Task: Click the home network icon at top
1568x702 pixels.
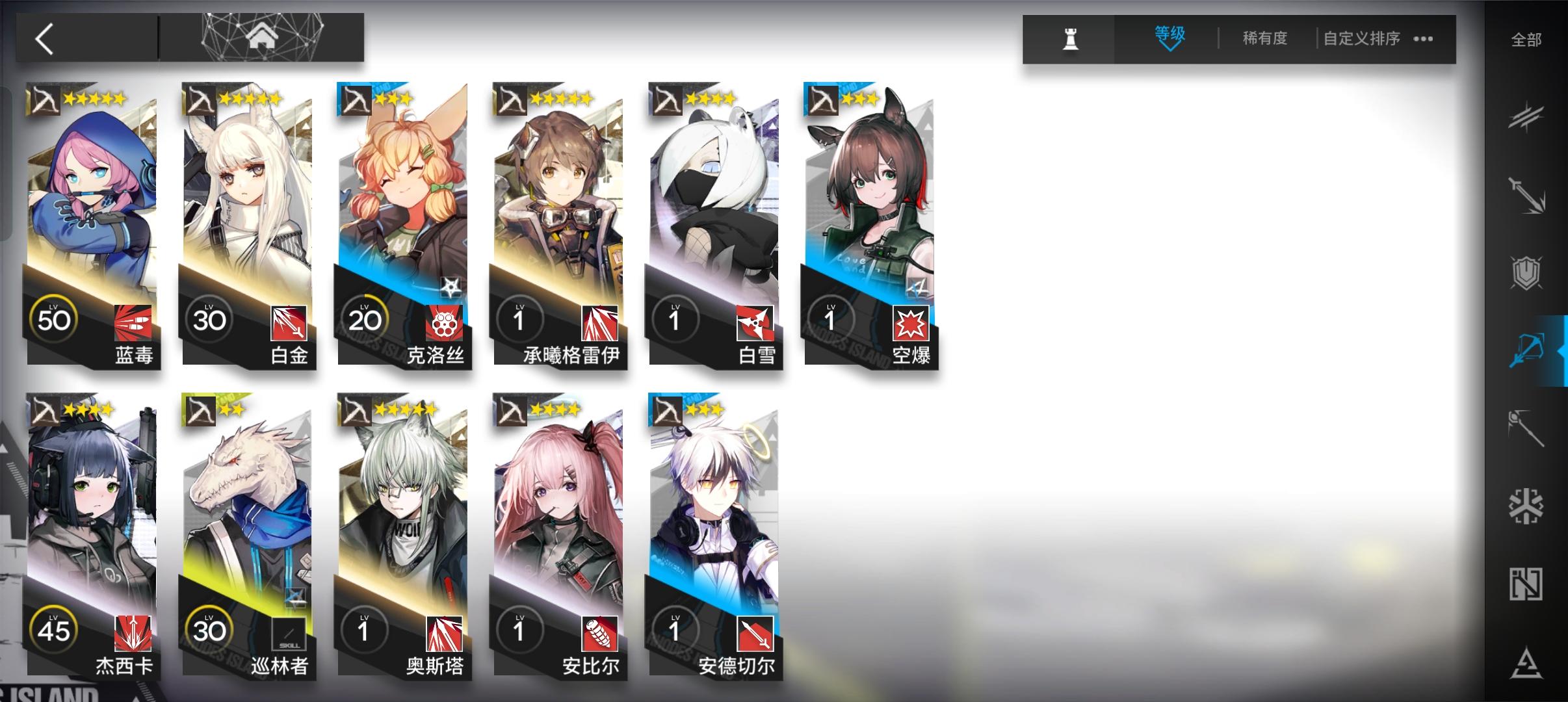Action: (x=262, y=37)
